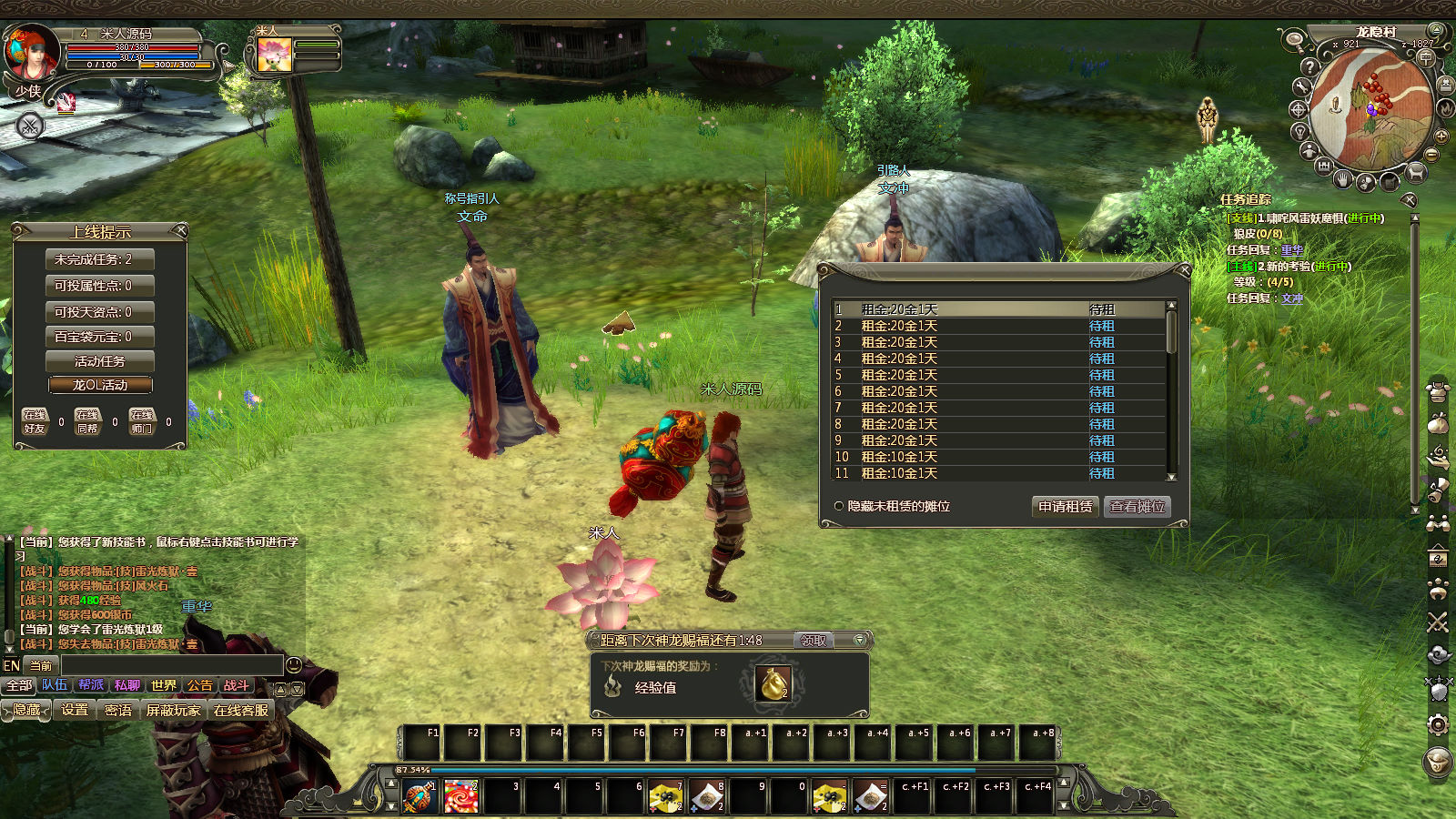Open 龙OL活动 panel

pos(99,385)
